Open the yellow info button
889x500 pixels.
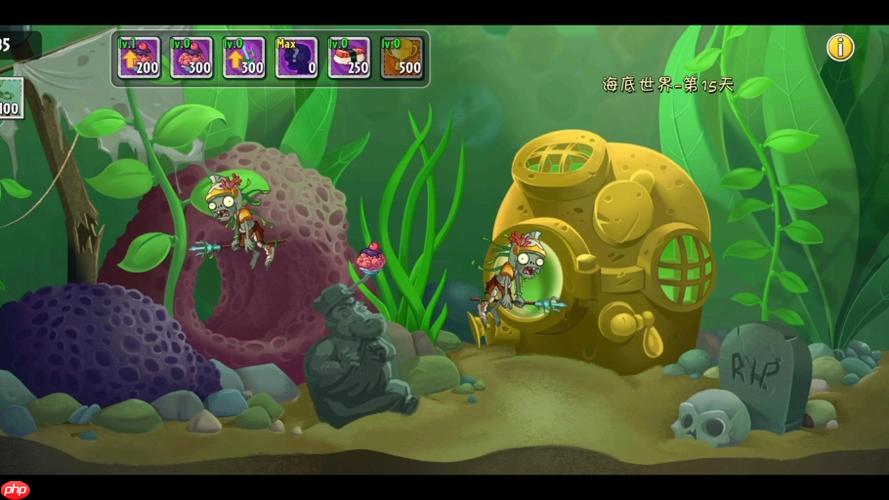(840, 47)
